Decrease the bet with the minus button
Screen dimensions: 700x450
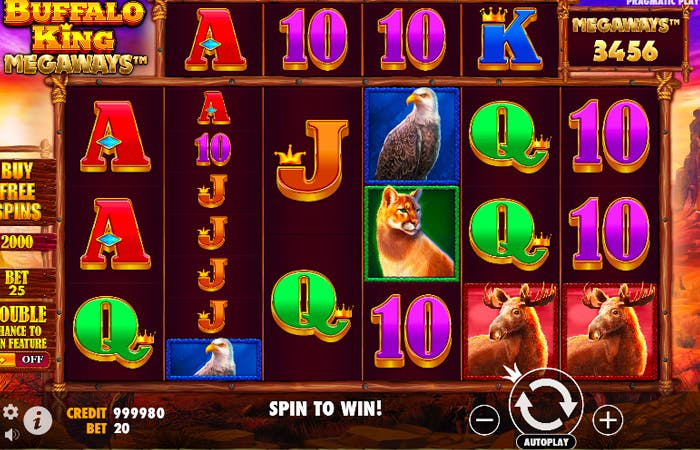click(484, 420)
